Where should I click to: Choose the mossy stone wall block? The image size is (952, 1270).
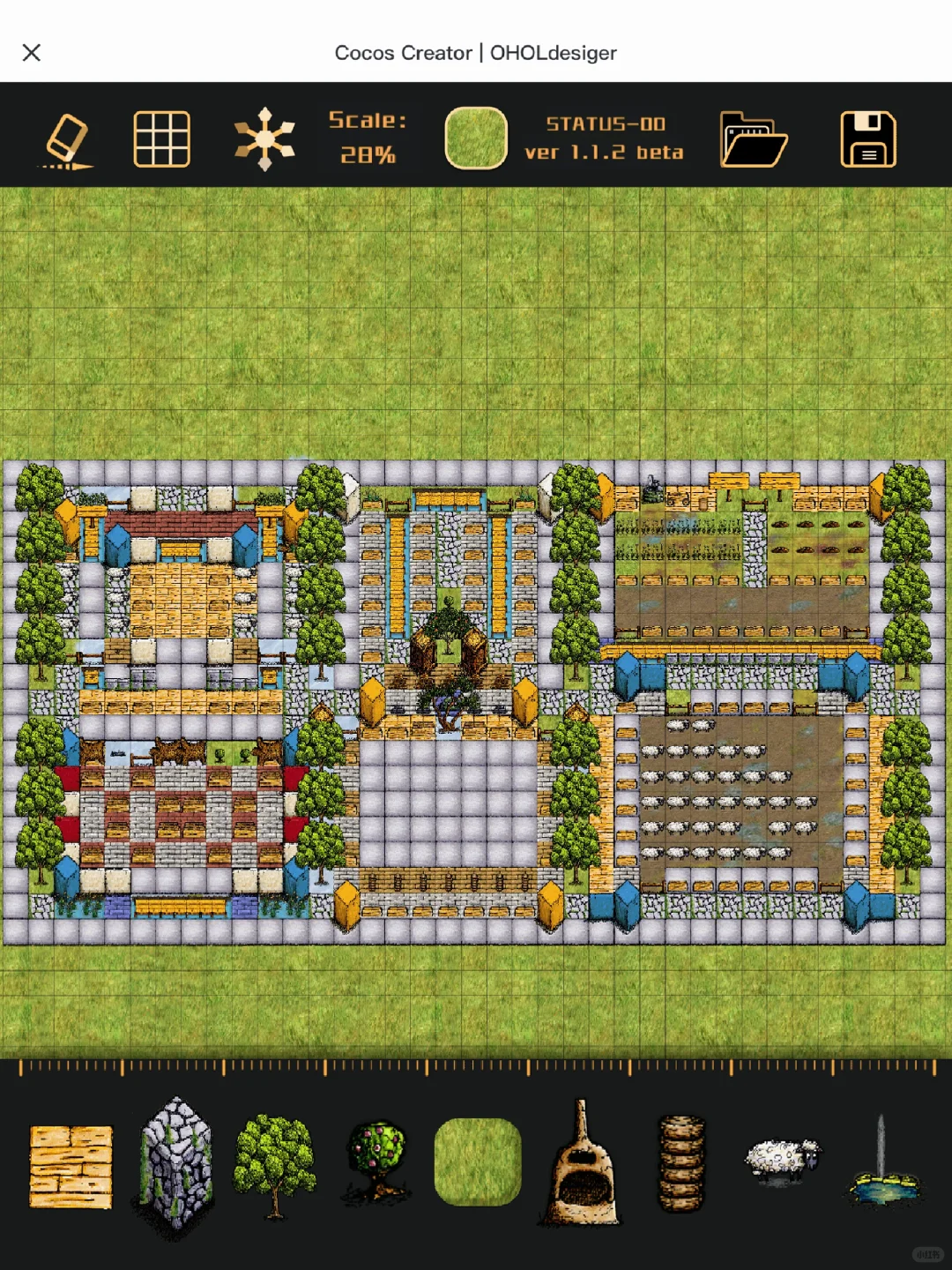[176, 1164]
